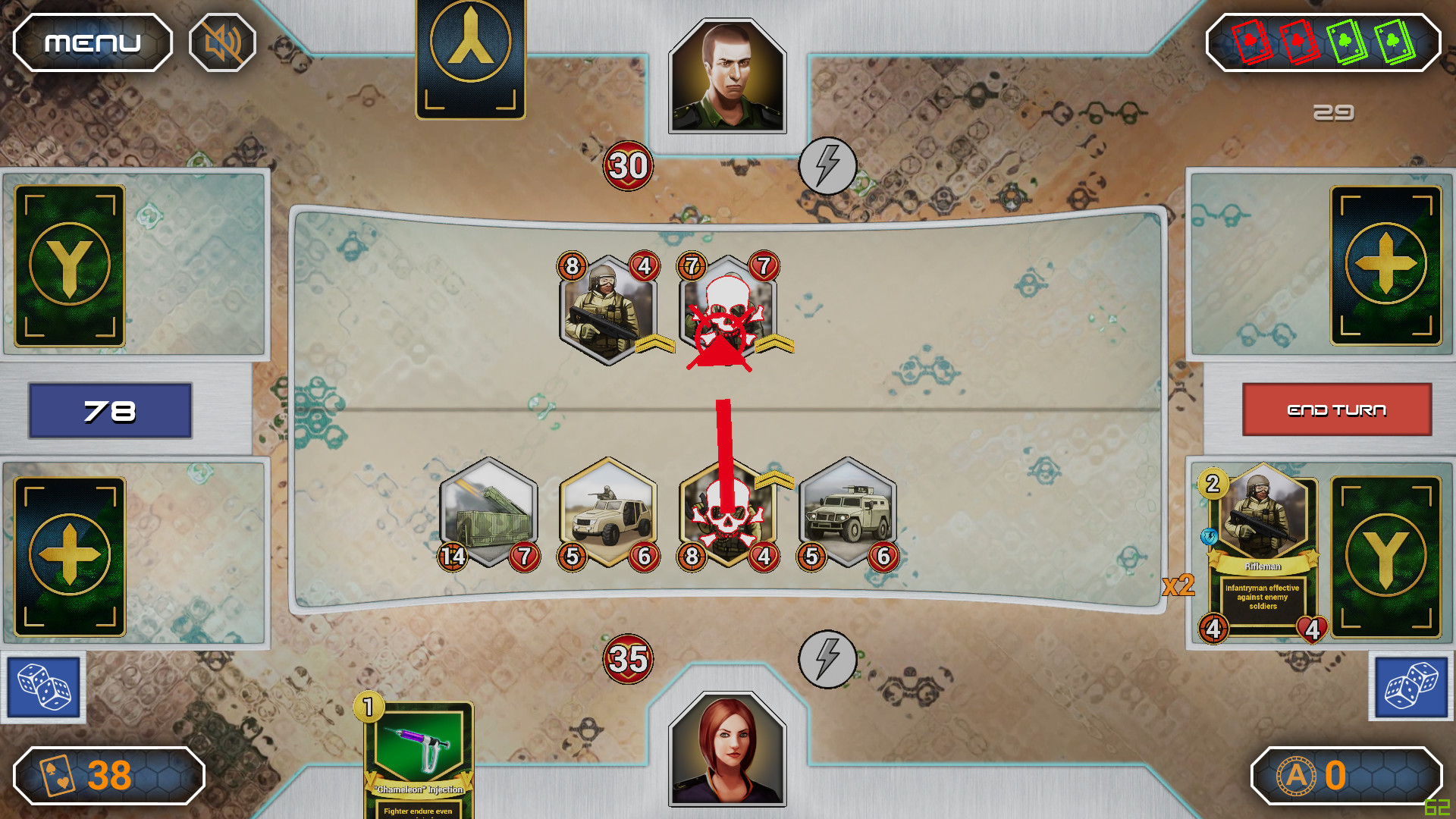
Task: Select the first red card in hand indicator
Action: coord(1250,43)
